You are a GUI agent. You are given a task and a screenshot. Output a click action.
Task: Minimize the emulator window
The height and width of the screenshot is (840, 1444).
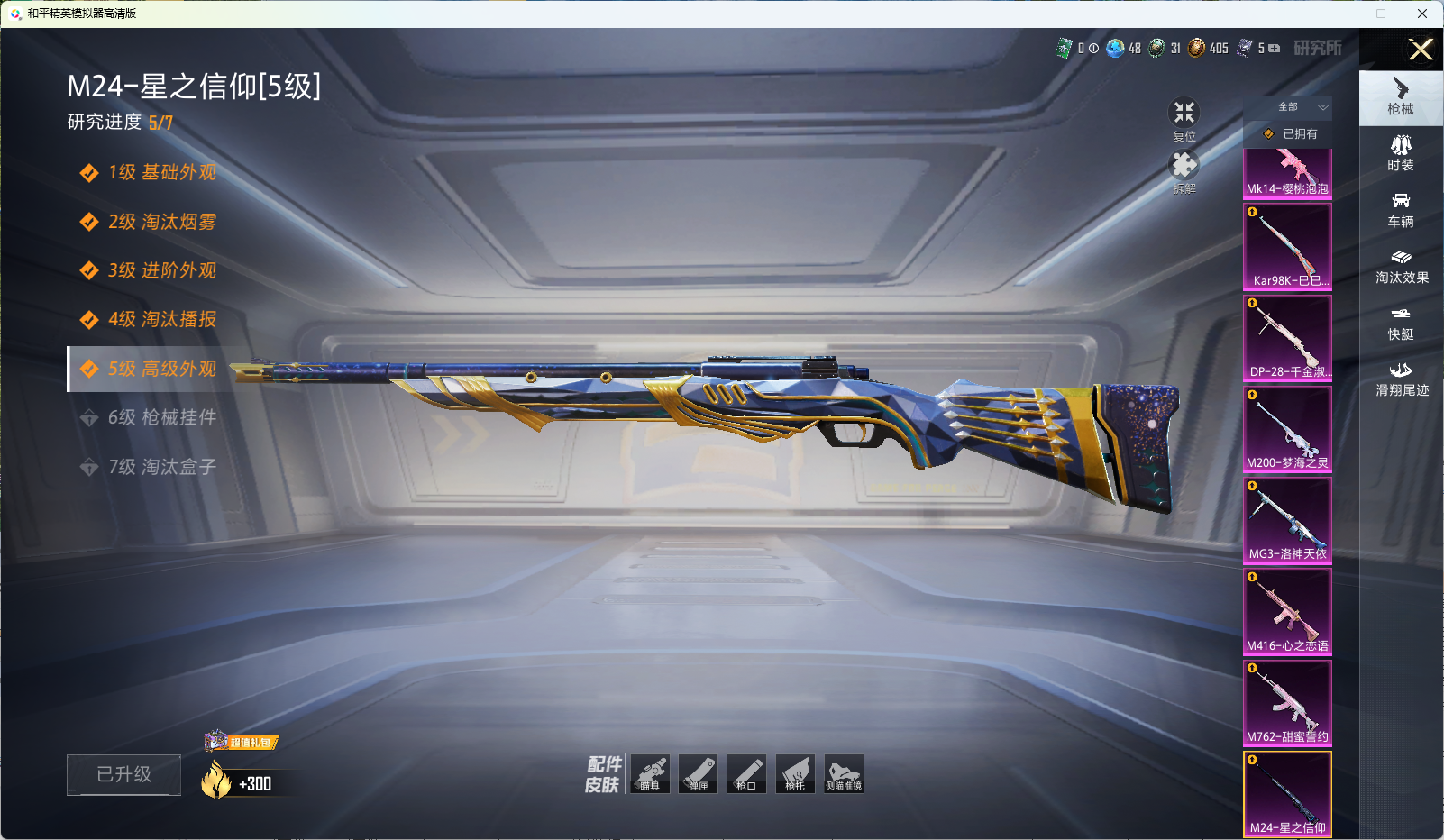point(1340,14)
